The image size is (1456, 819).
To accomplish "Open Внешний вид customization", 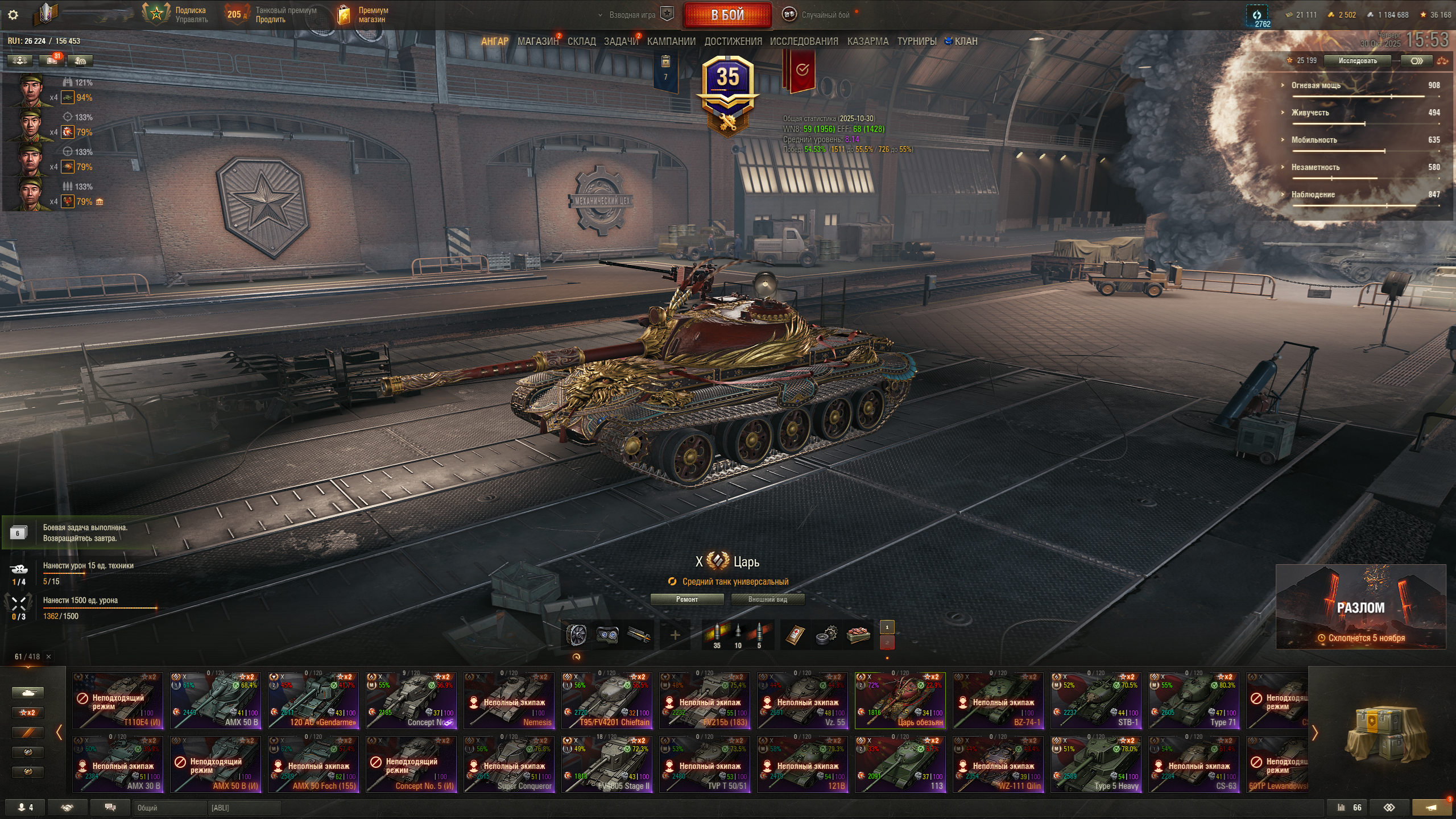I will tap(767, 599).
